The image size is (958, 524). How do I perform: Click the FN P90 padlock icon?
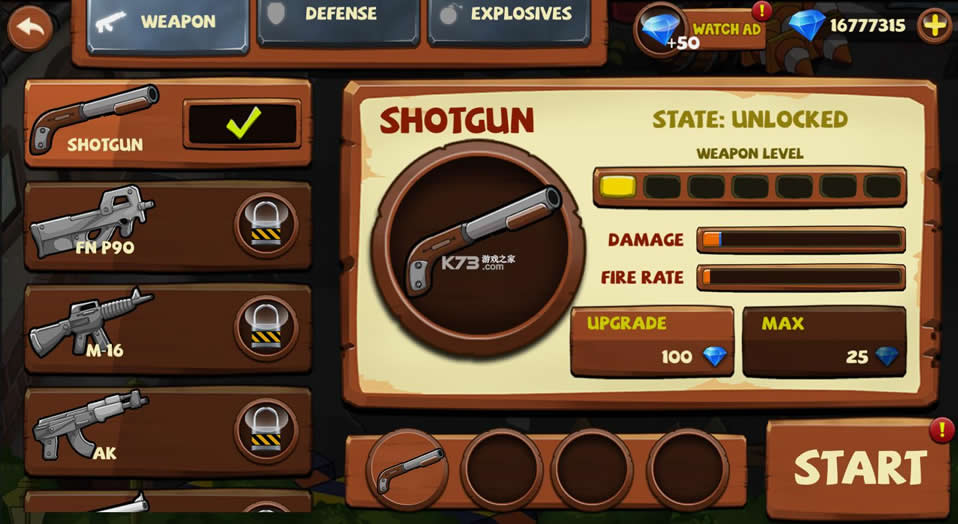click(x=266, y=226)
